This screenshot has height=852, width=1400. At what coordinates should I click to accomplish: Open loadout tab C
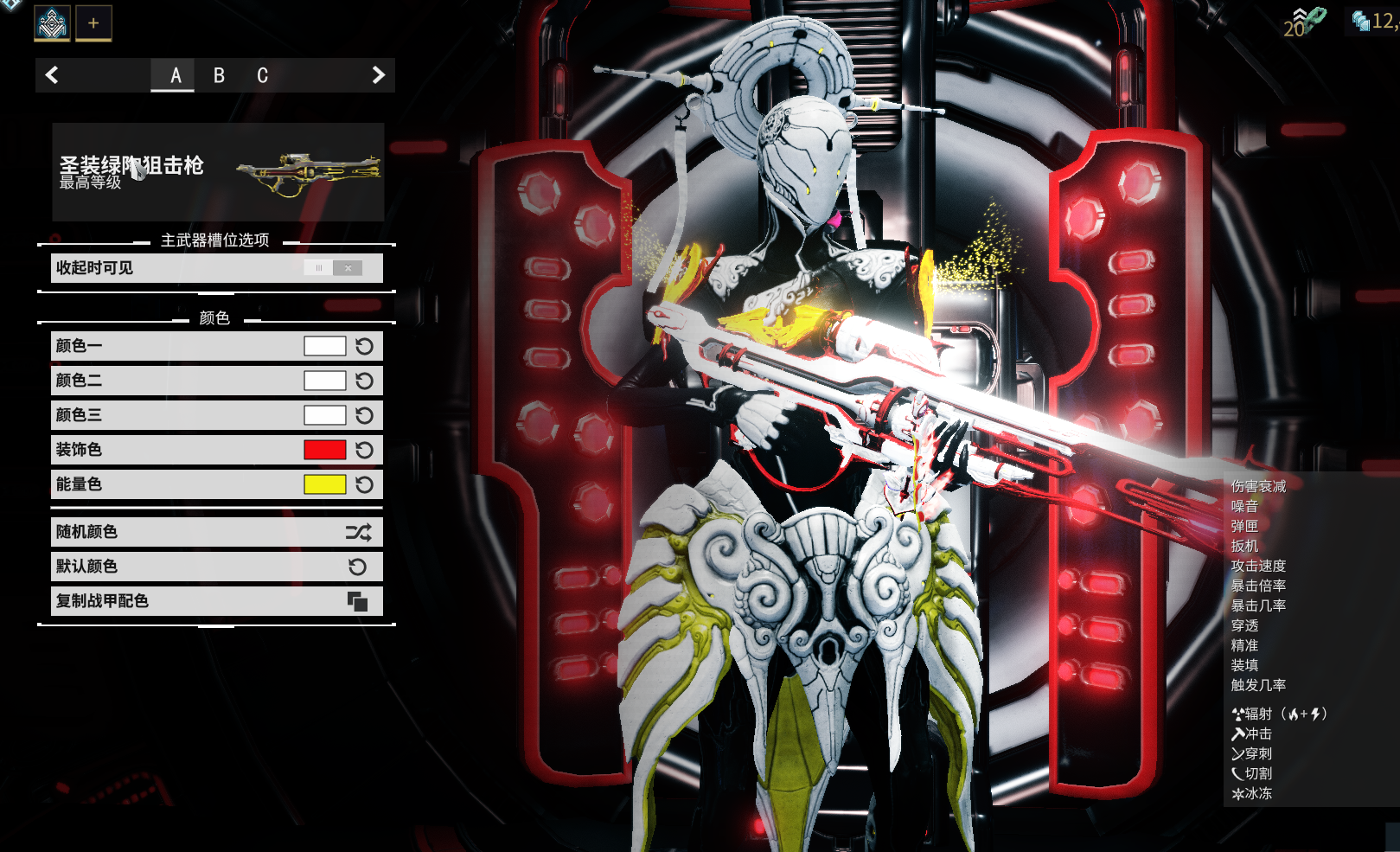pos(262,76)
